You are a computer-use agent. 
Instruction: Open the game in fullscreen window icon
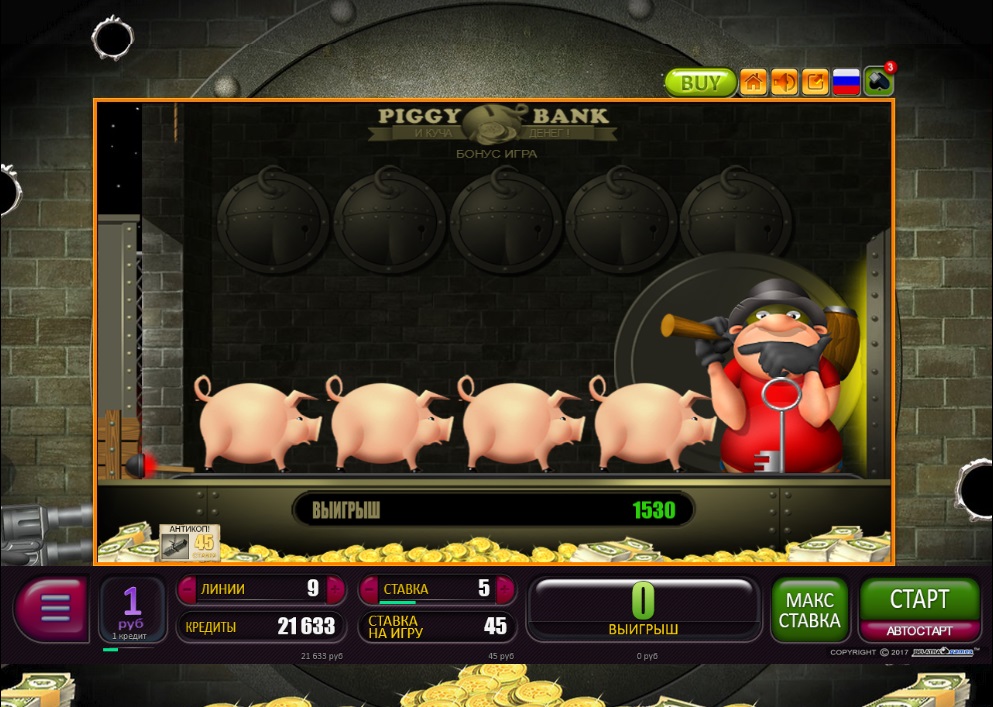point(815,82)
